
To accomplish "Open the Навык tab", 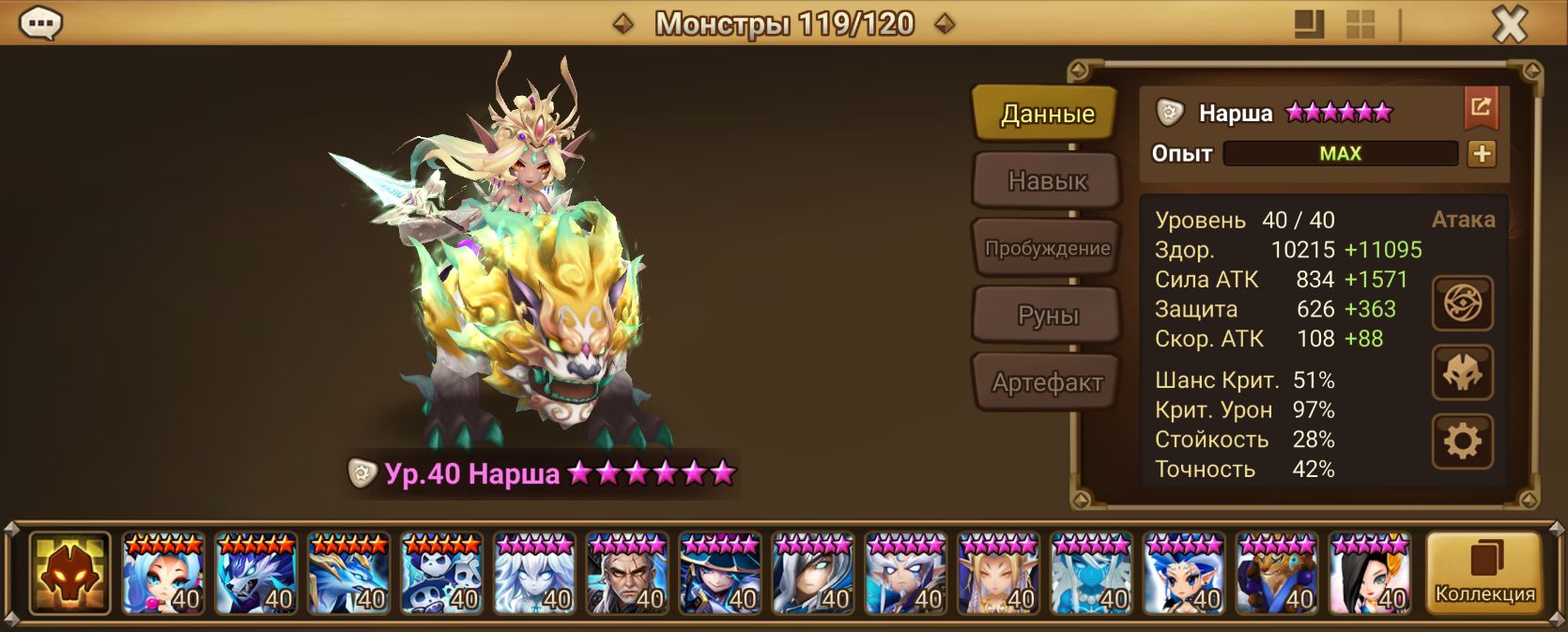I will [x=1046, y=180].
